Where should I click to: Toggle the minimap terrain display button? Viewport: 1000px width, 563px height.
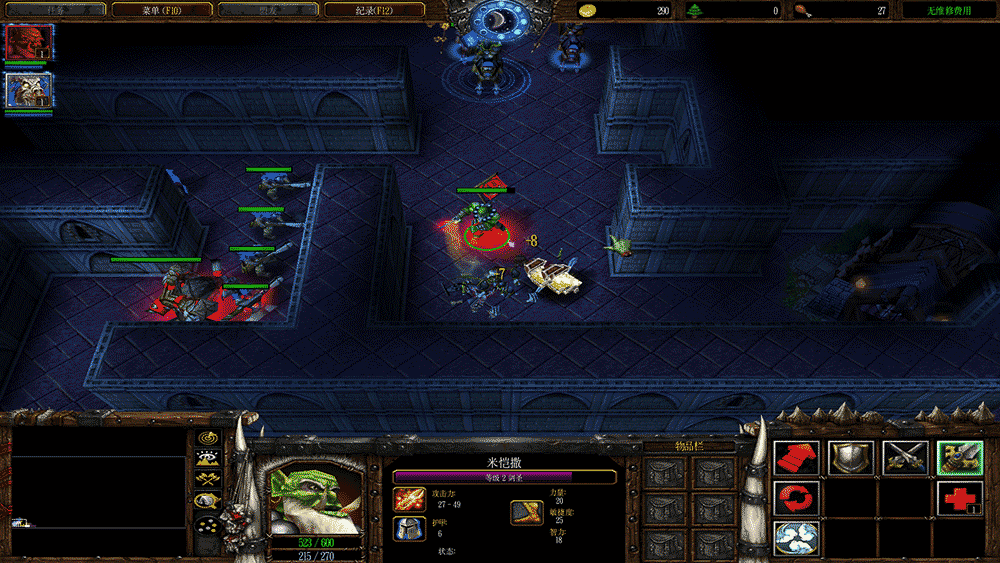coord(208,459)
